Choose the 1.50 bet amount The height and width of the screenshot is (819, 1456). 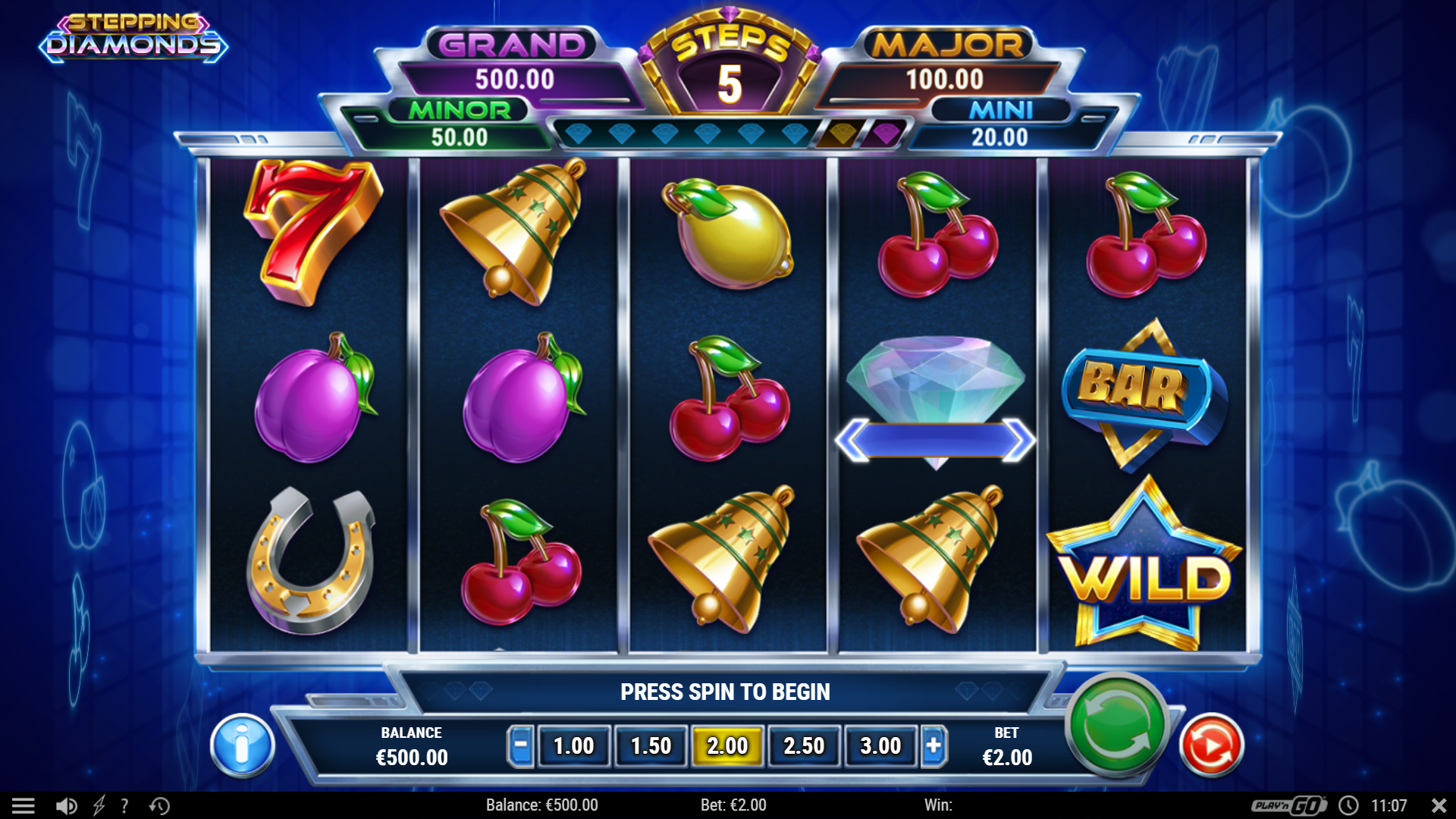pos(651,746)
